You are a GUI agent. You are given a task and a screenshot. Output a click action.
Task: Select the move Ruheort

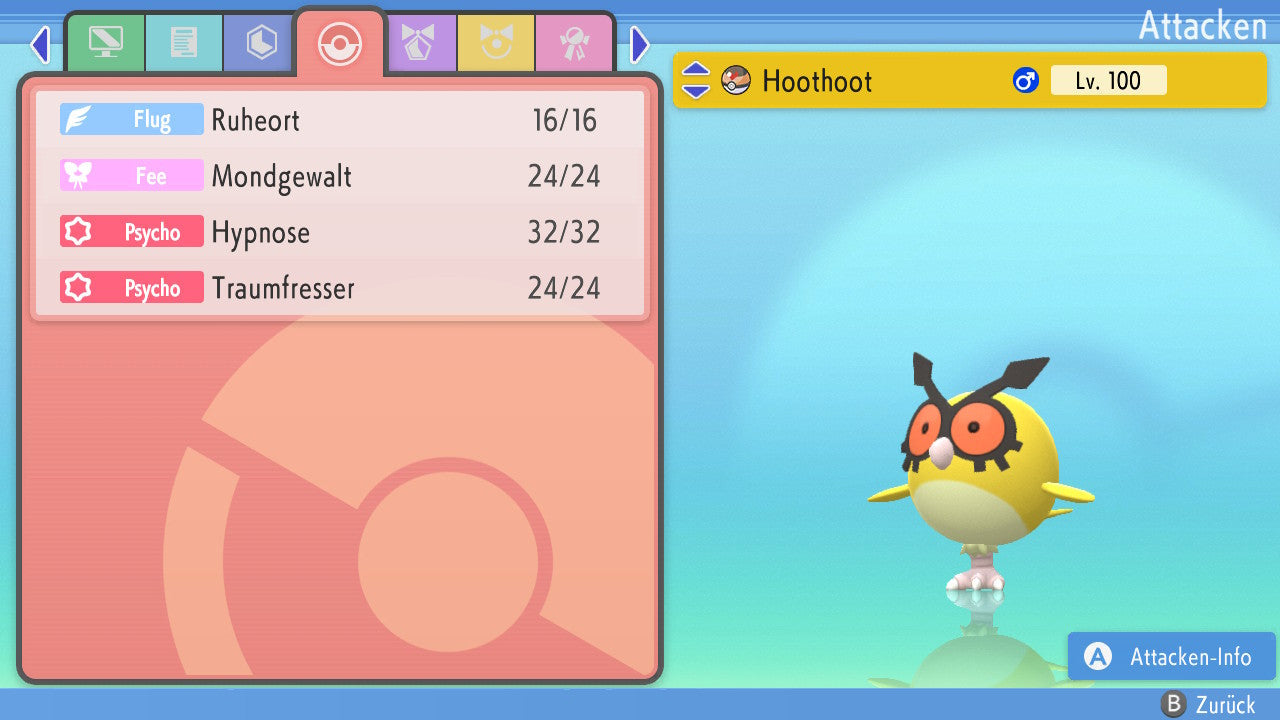point(340,120)
